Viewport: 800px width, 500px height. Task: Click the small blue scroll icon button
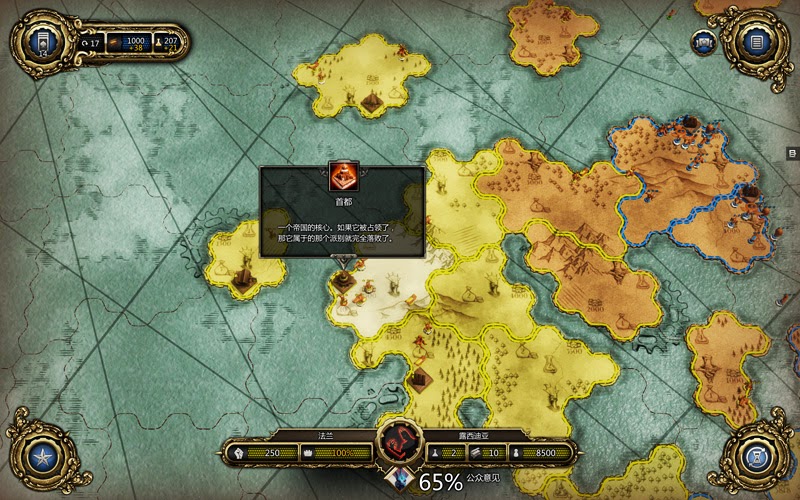tap(705, 43)
